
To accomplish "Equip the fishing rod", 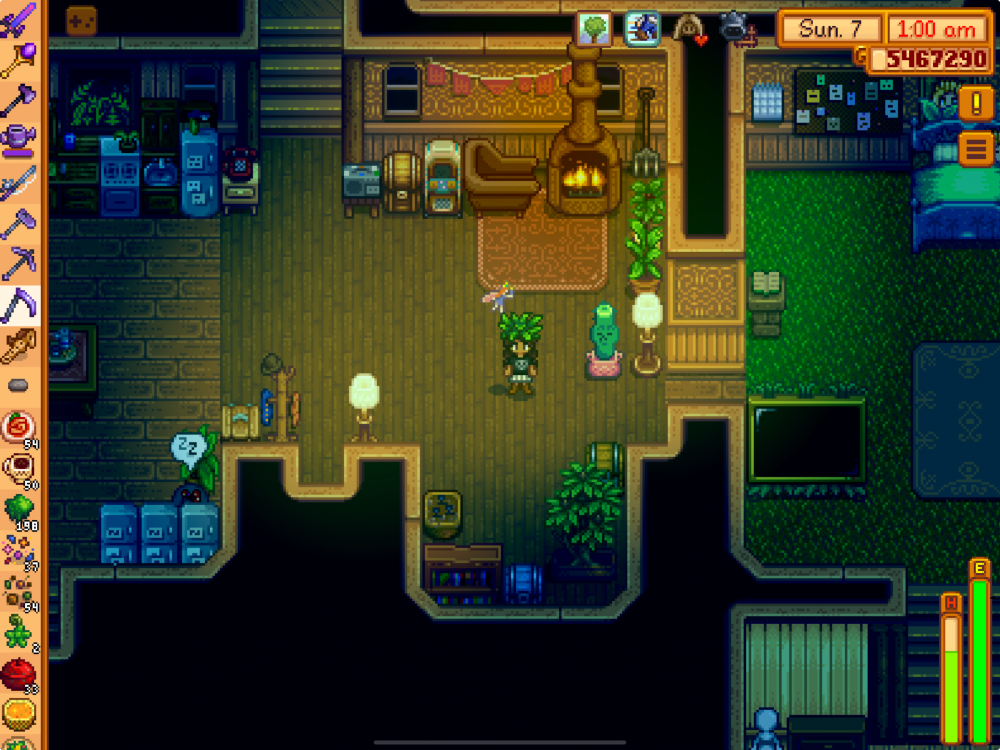I will tap(19, 183).
